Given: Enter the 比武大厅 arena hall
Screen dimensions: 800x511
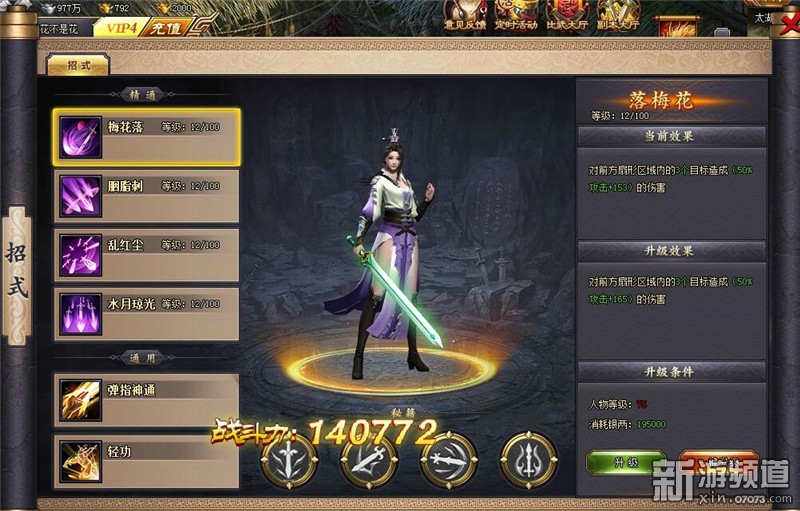Looking at the screenshot, I should pos(567,15).
